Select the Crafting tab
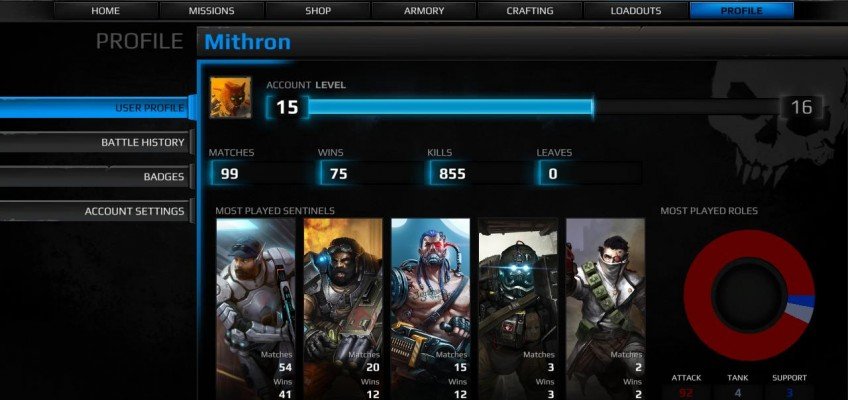Viewport: 848px width, 400px height. (x=530, y=11)
